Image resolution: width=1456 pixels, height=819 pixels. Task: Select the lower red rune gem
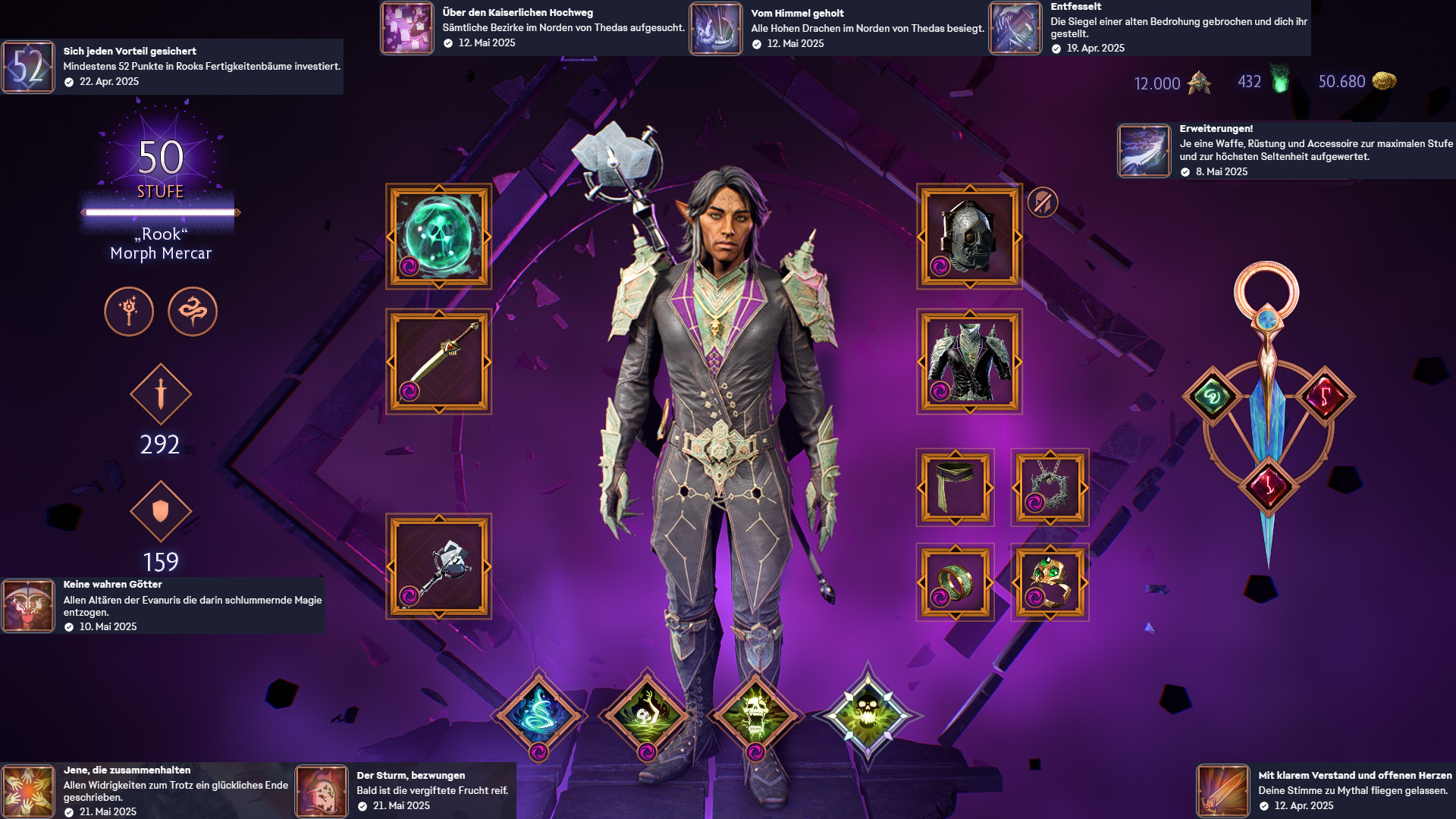[1268, 485]
